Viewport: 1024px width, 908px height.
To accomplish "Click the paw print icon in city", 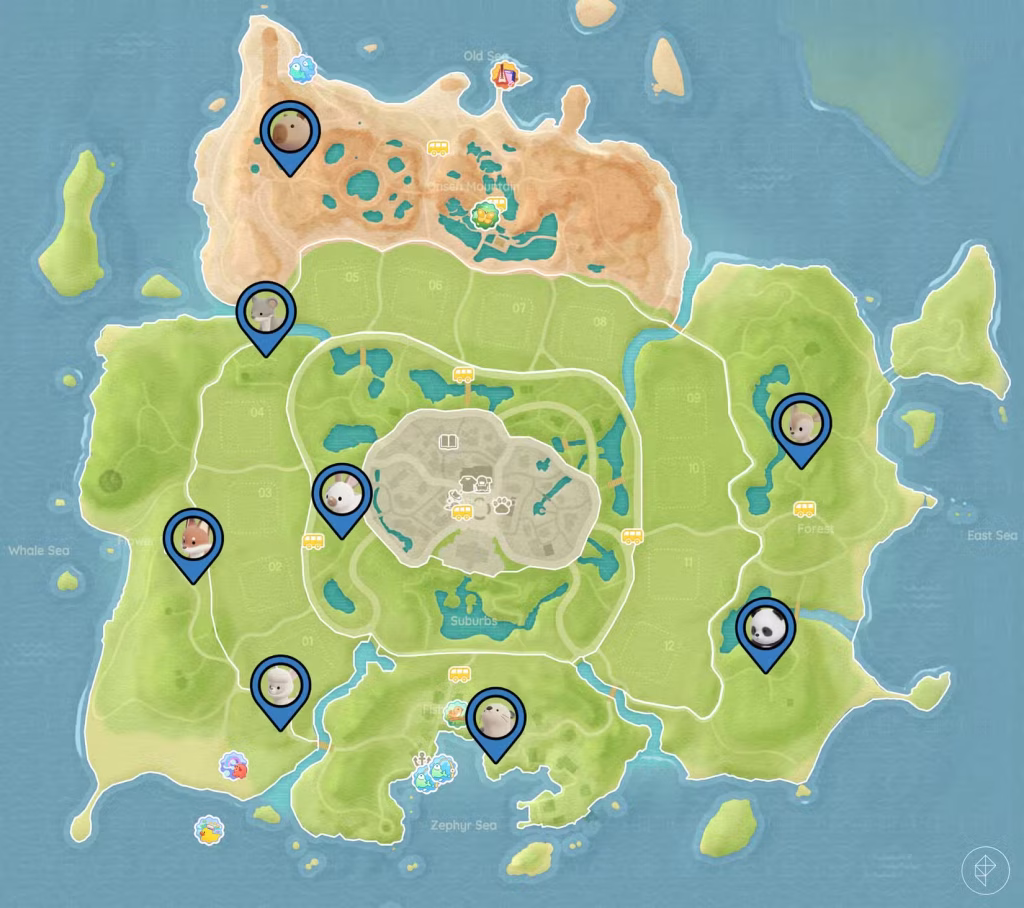I will 501,503.
